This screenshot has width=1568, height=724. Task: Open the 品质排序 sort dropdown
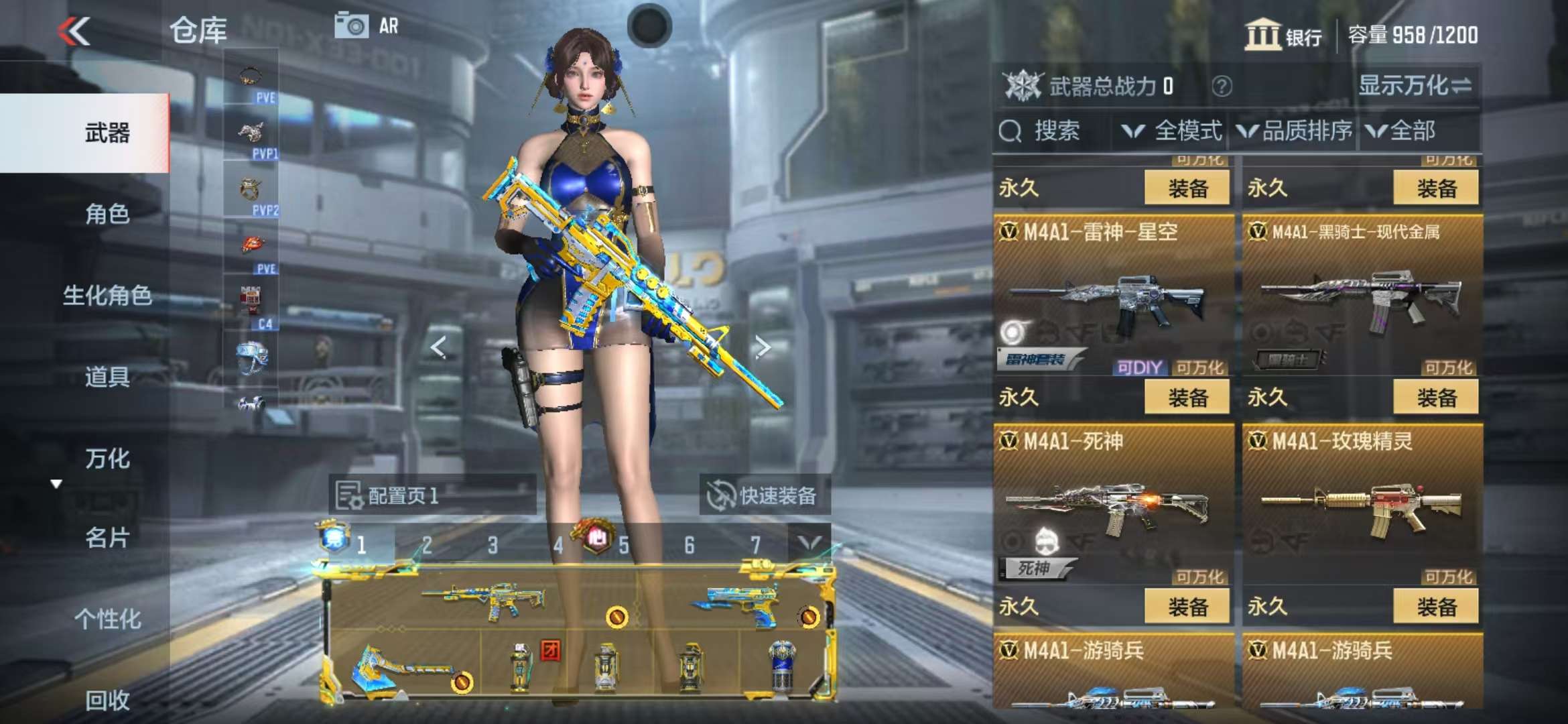click(x=1295, y=131)
